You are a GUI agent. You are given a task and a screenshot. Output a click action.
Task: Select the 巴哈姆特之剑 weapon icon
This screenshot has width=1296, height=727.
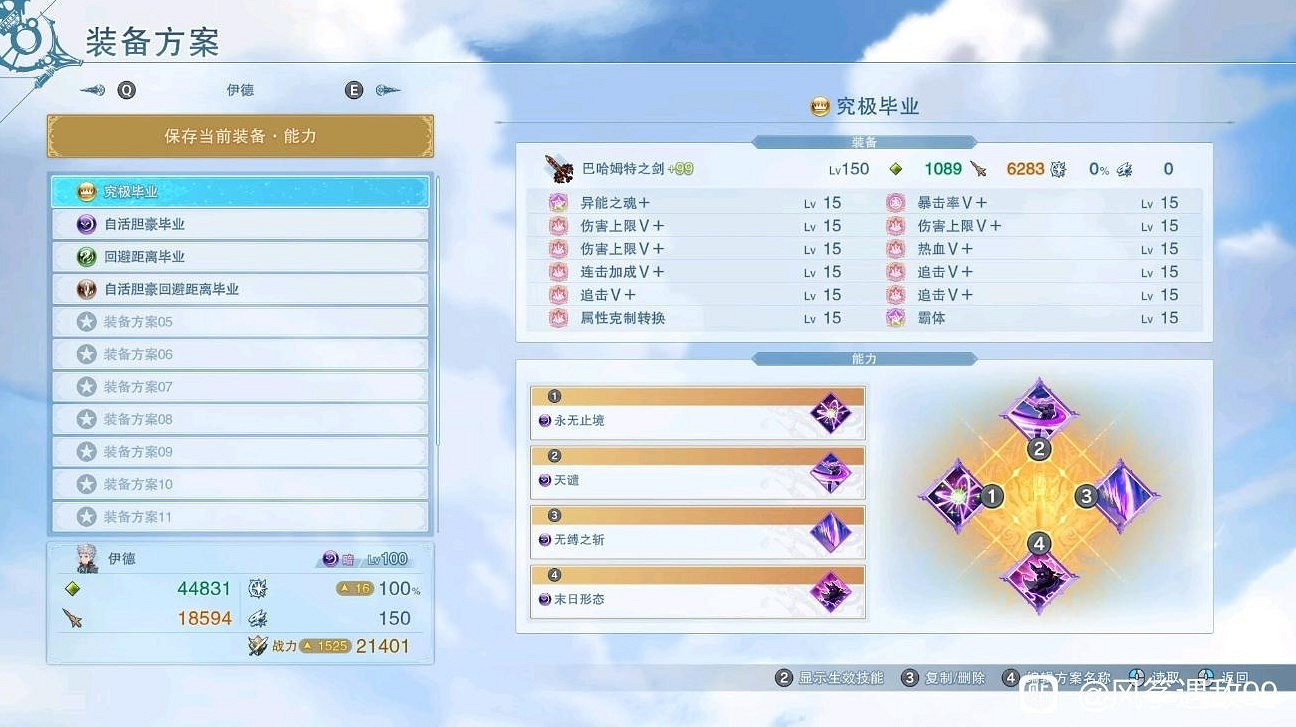click(x=559, y=168)
